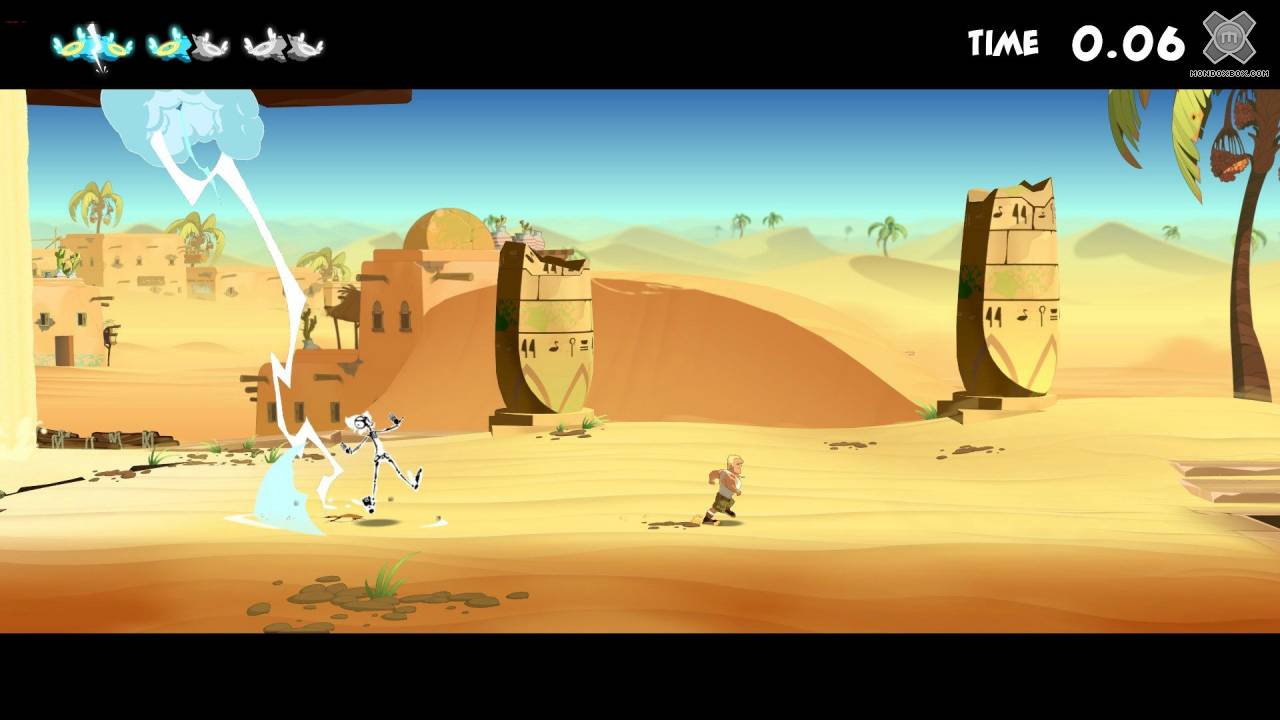Click the TIME label in the HUD
This screenshot has width=1280, height=720.
point(1003,43)
